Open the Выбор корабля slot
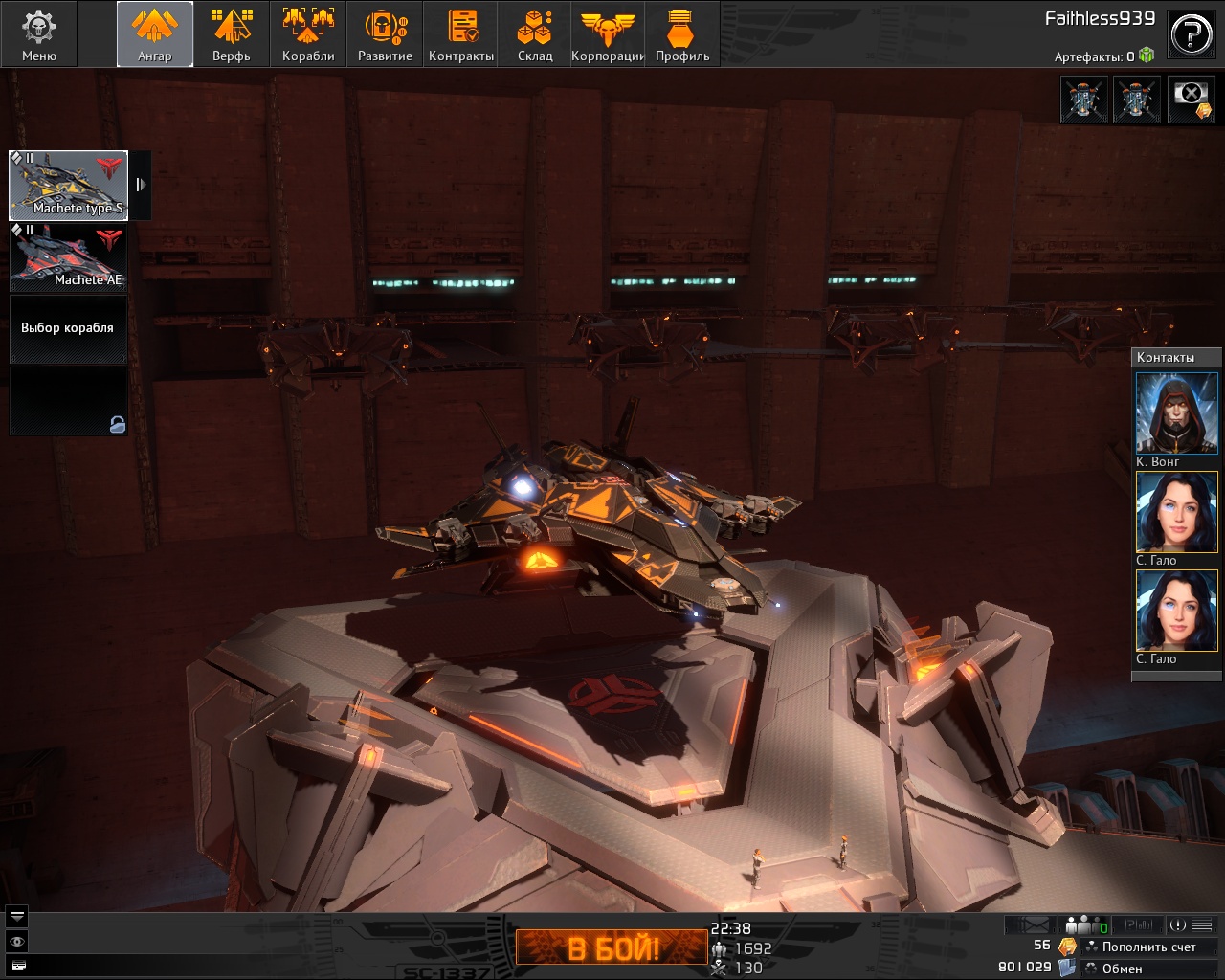 pos(68,328)
